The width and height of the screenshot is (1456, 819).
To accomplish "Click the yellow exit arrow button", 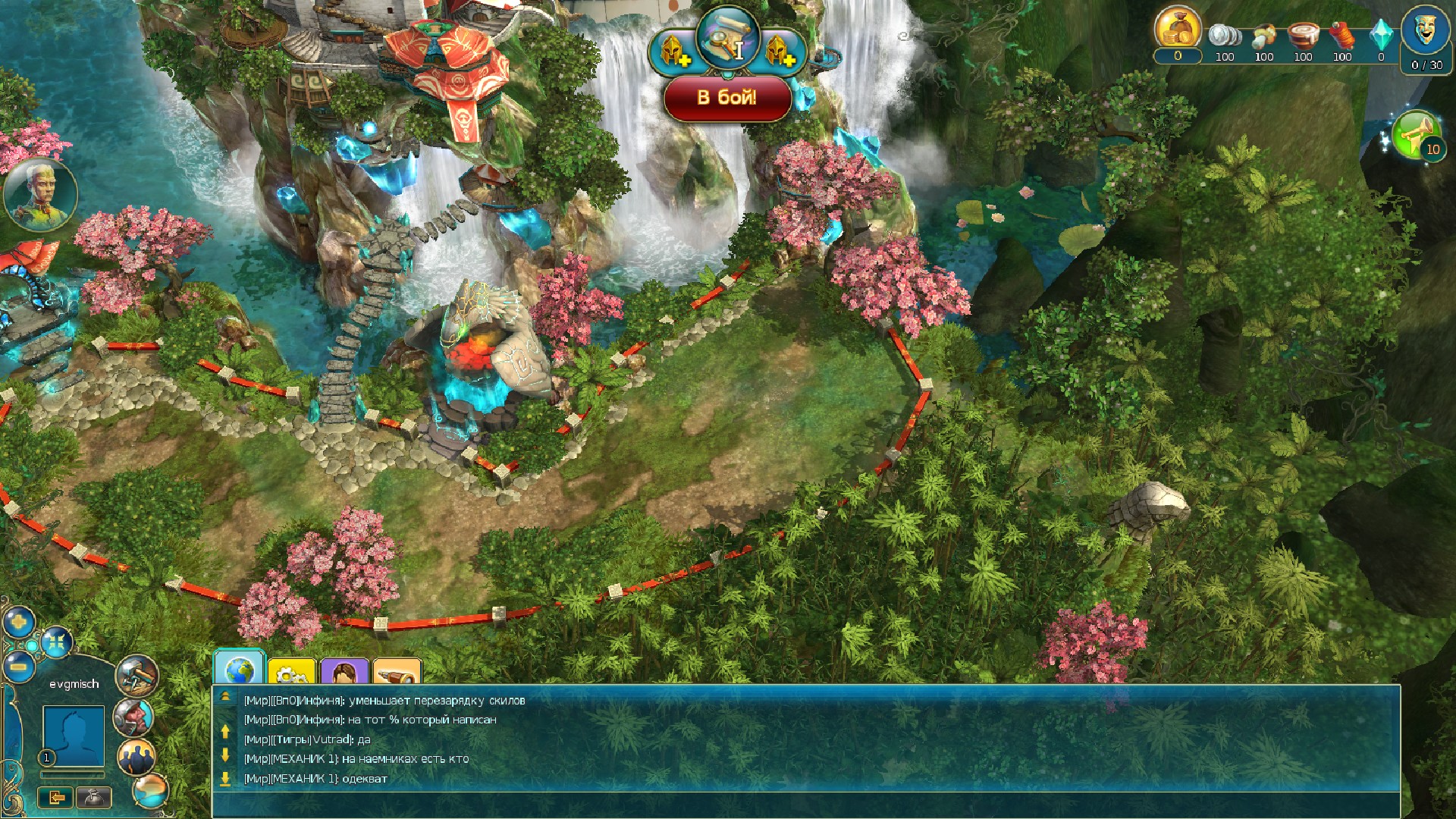I will coord(57,797).
